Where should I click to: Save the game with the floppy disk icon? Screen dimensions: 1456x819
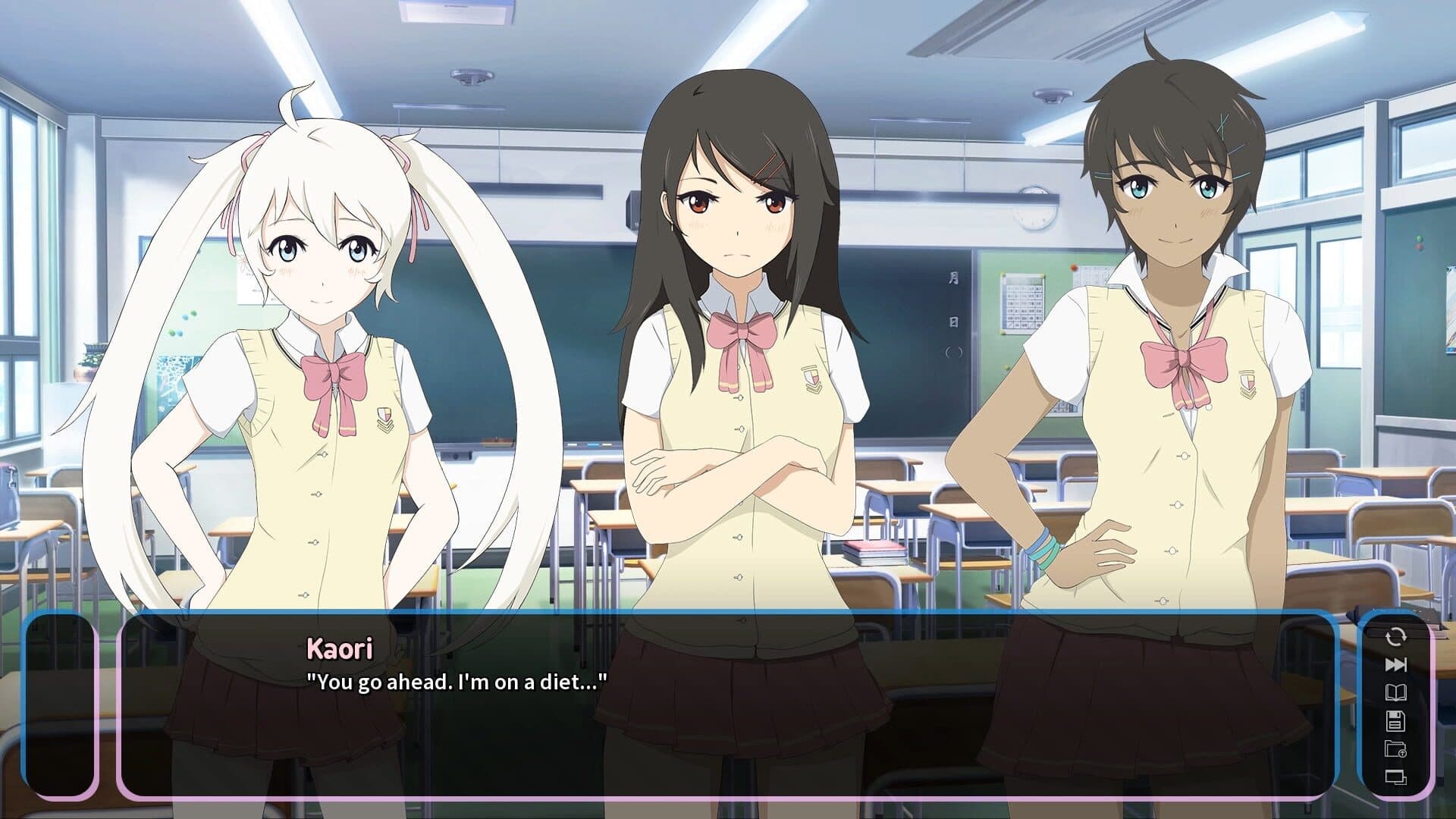tap(1395, 720)
